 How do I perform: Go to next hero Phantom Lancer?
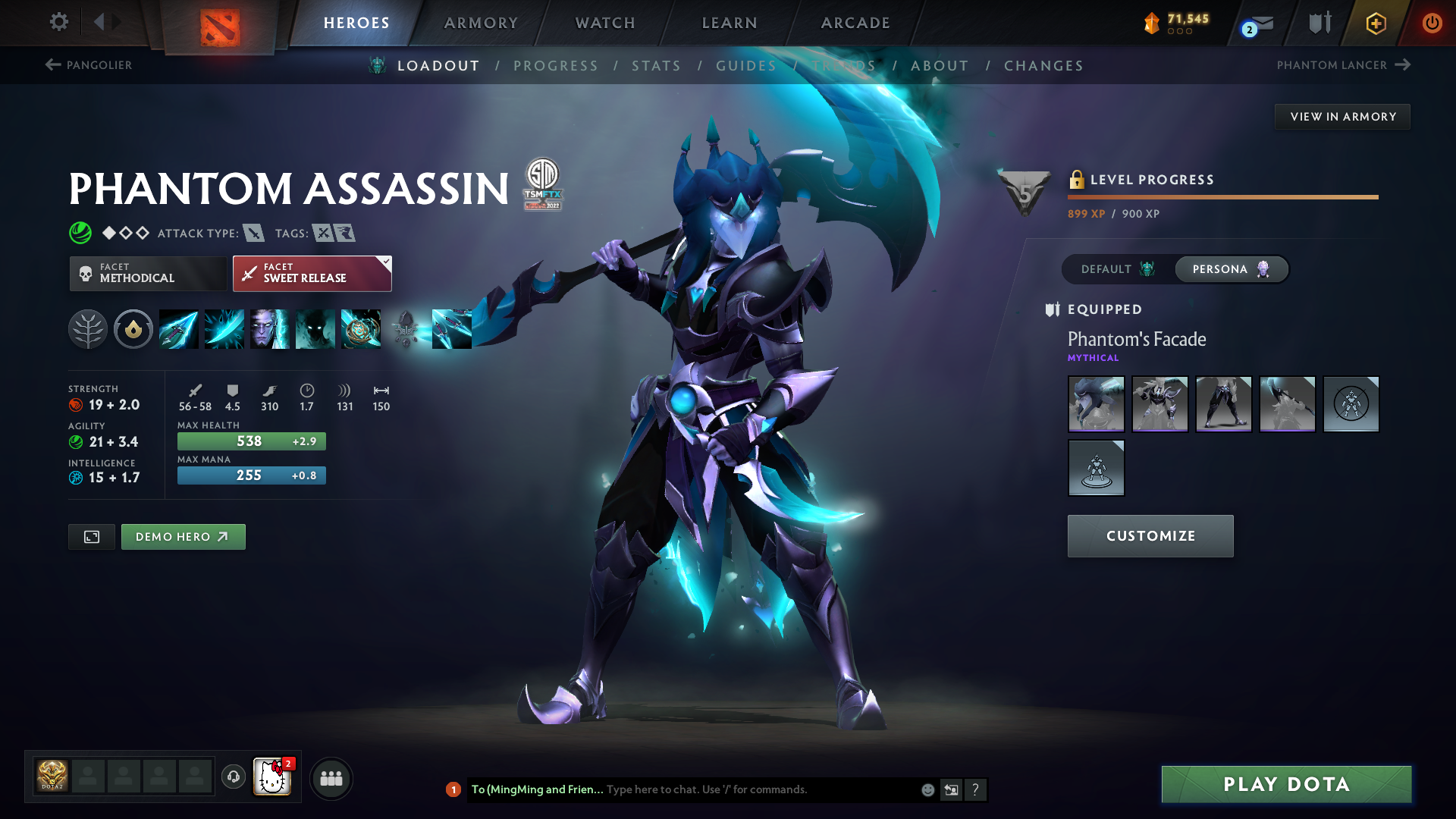[x=1342, y=65]
